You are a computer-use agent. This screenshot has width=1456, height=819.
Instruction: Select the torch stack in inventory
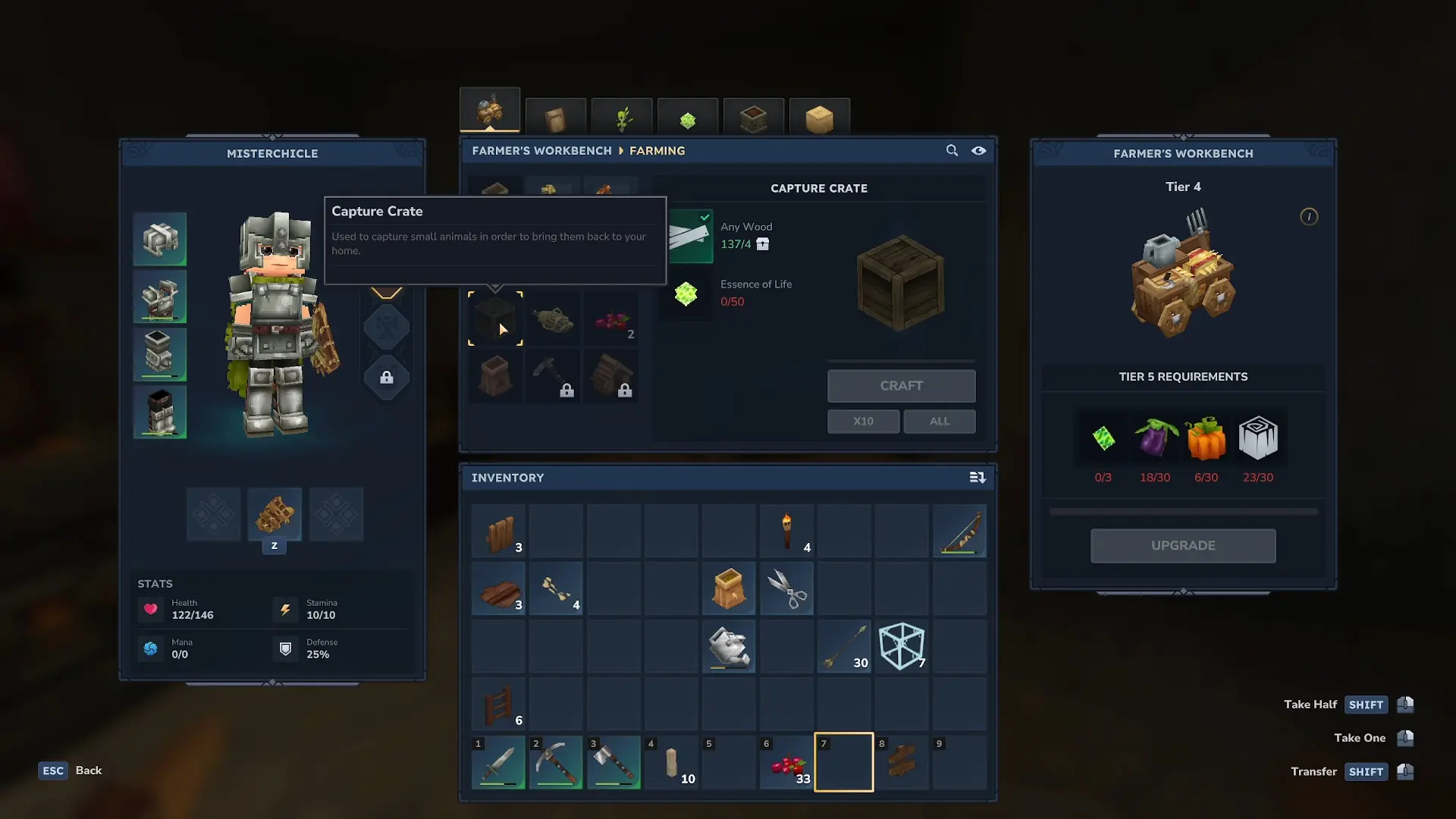coord(786,531)
